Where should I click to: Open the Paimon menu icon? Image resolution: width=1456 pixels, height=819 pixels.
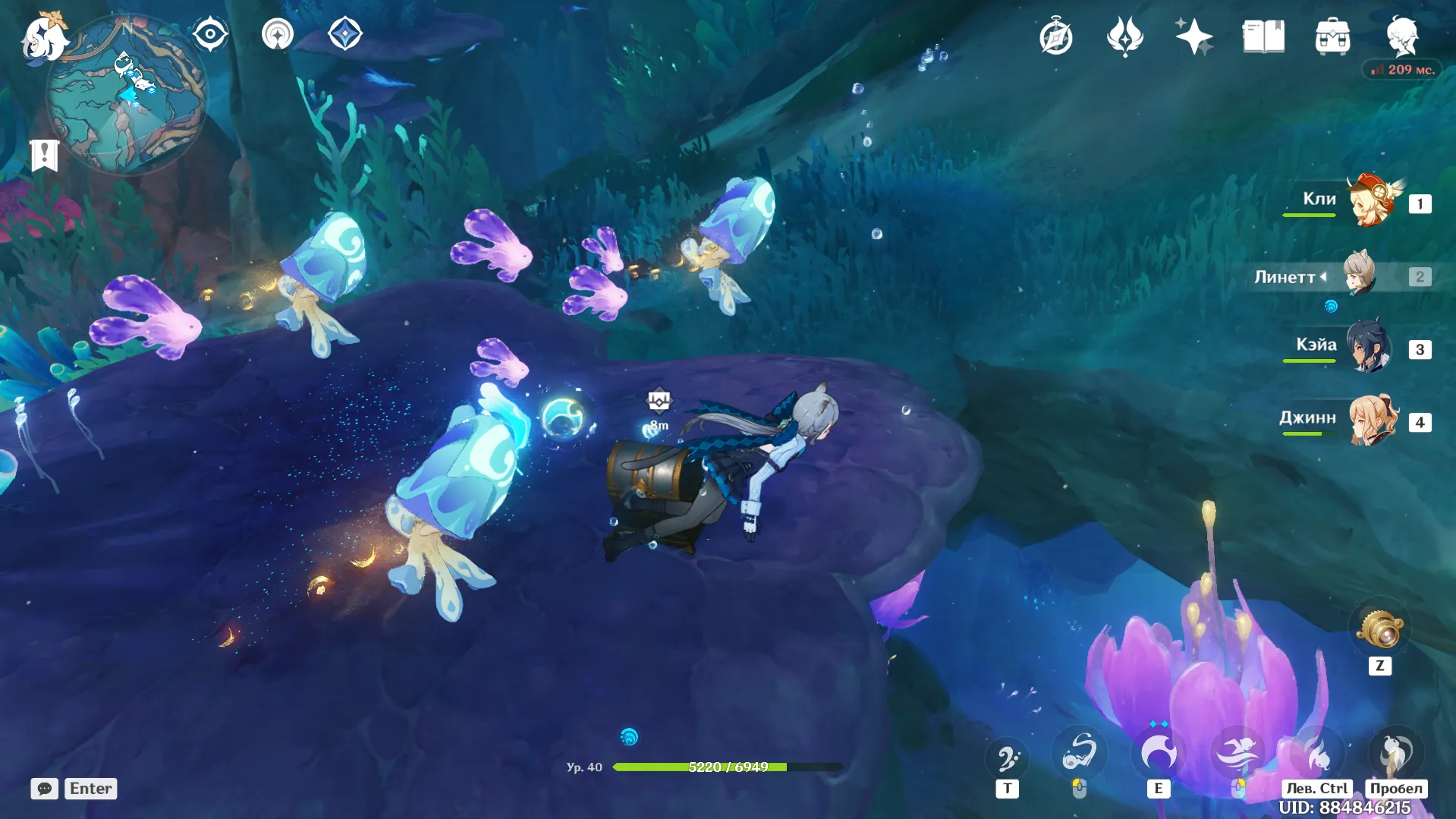click(44, 36)
